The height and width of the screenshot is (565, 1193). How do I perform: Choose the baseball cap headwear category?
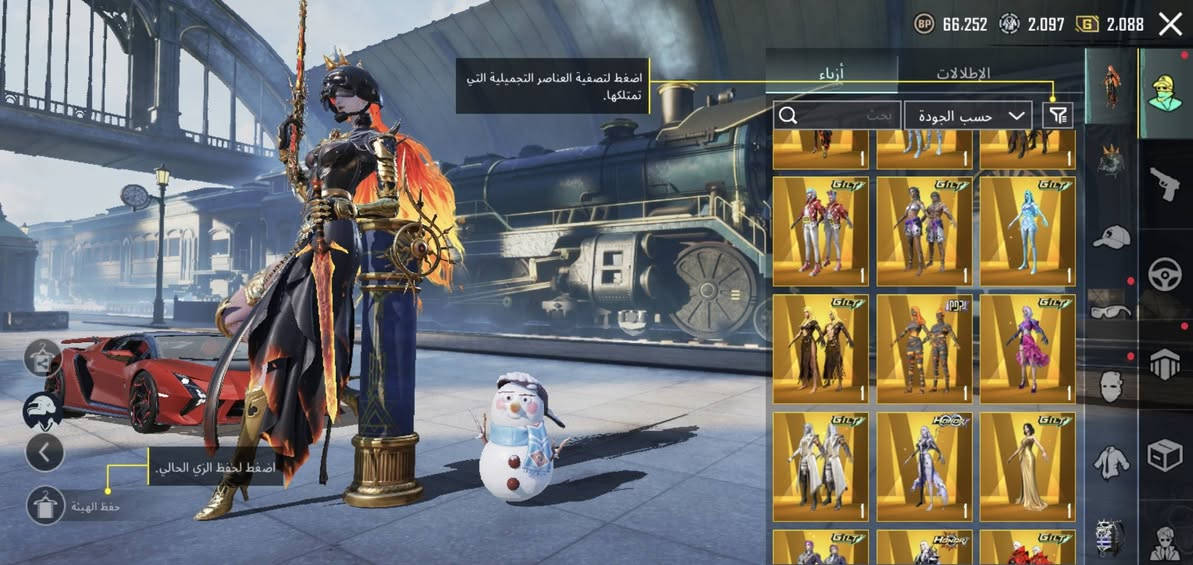click(x=1111, y=237)
